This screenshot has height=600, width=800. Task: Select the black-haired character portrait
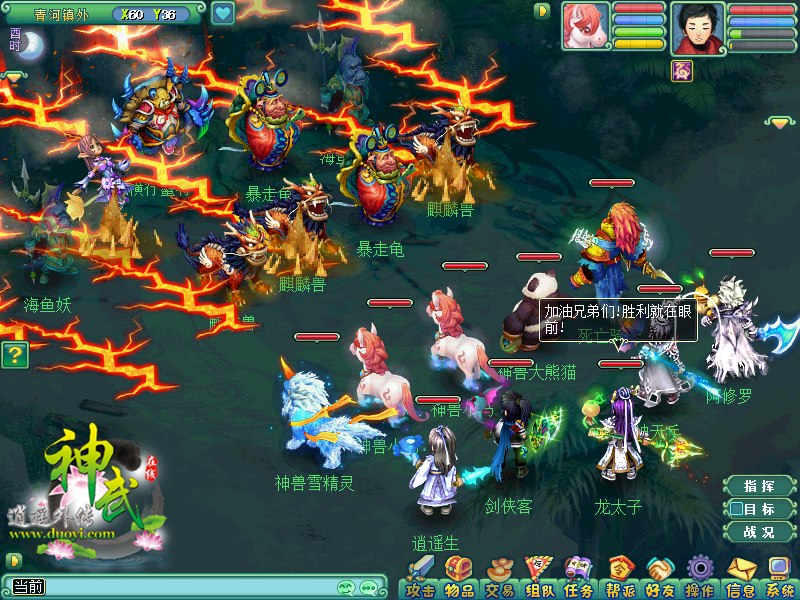(x=698, y=25)
